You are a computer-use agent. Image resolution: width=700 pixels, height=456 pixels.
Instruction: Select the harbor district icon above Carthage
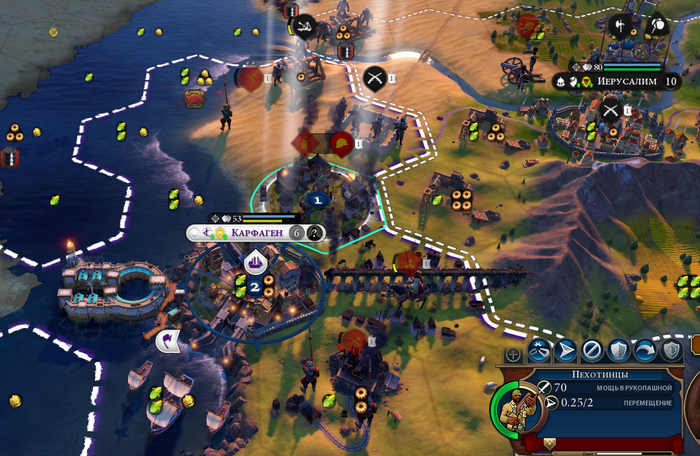coord(254,262)
